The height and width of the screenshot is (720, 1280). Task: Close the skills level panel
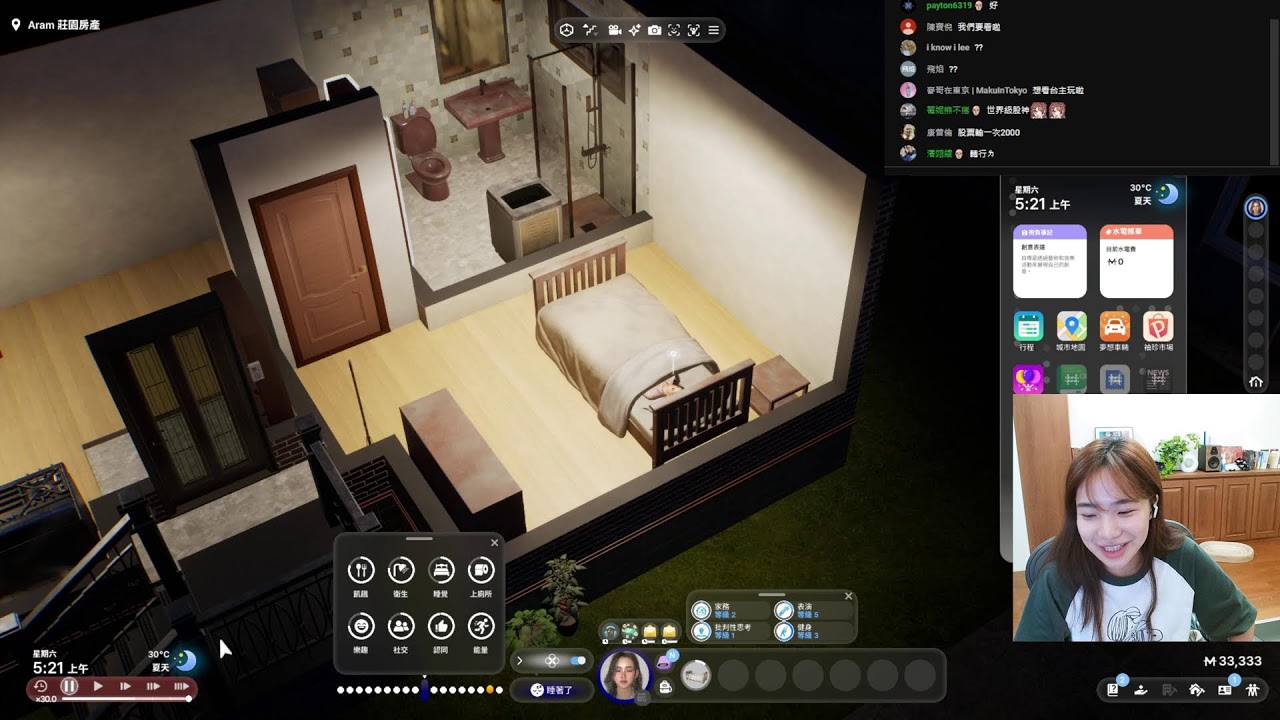click(848, 597)
